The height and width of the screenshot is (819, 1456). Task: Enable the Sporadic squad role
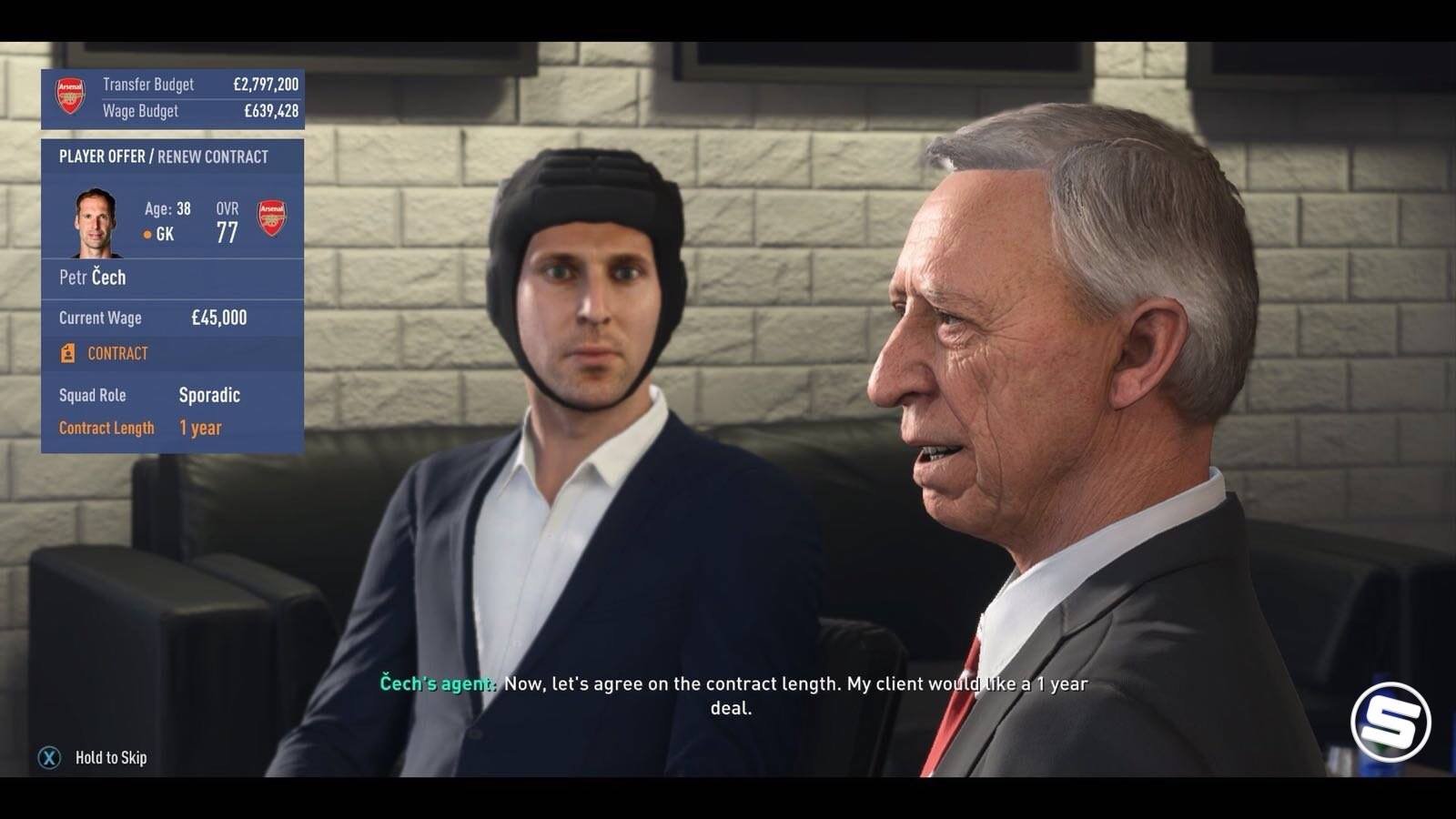[209, 395]
